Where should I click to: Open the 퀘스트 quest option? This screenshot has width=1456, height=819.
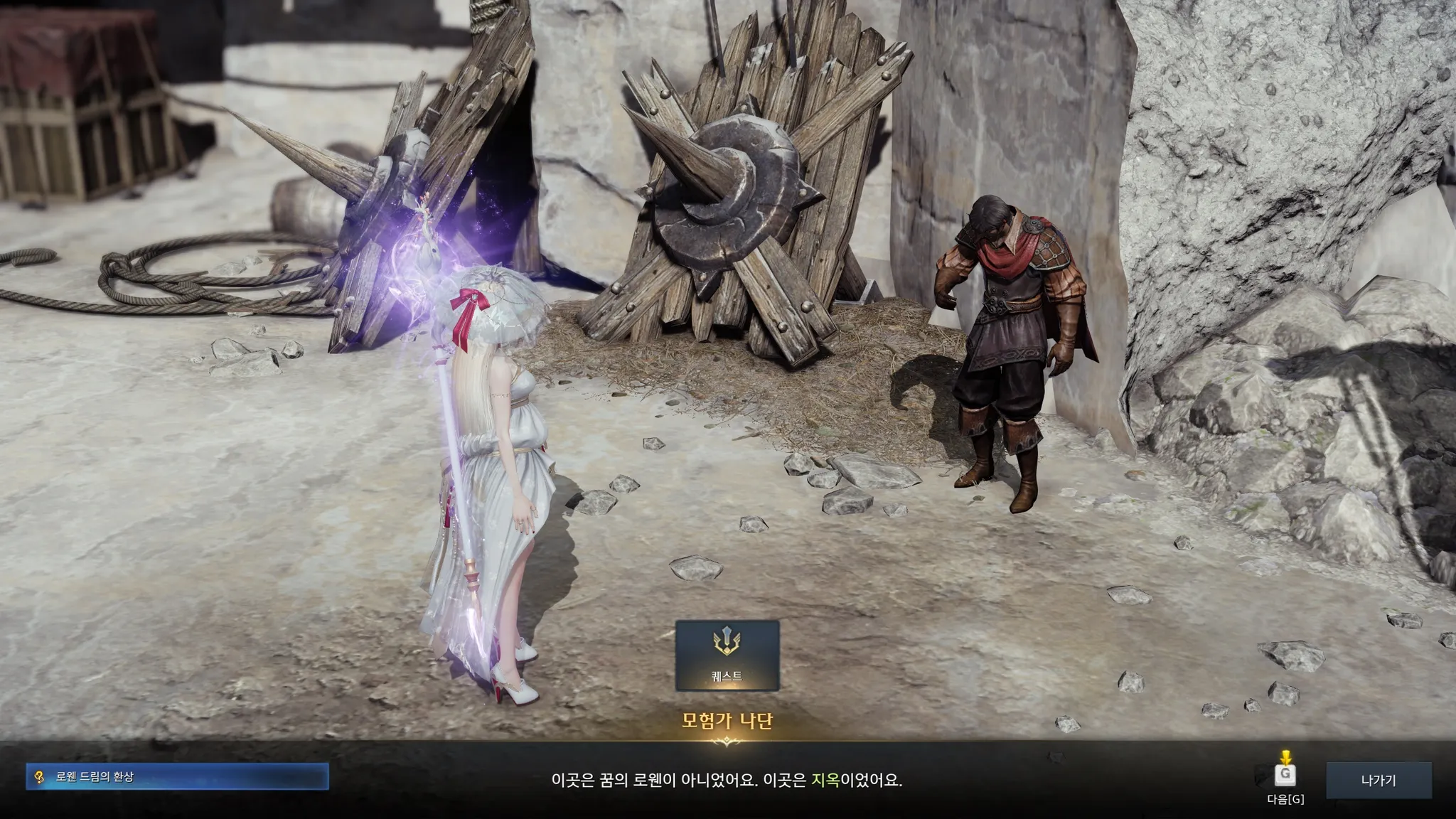(x=727, y=655)
